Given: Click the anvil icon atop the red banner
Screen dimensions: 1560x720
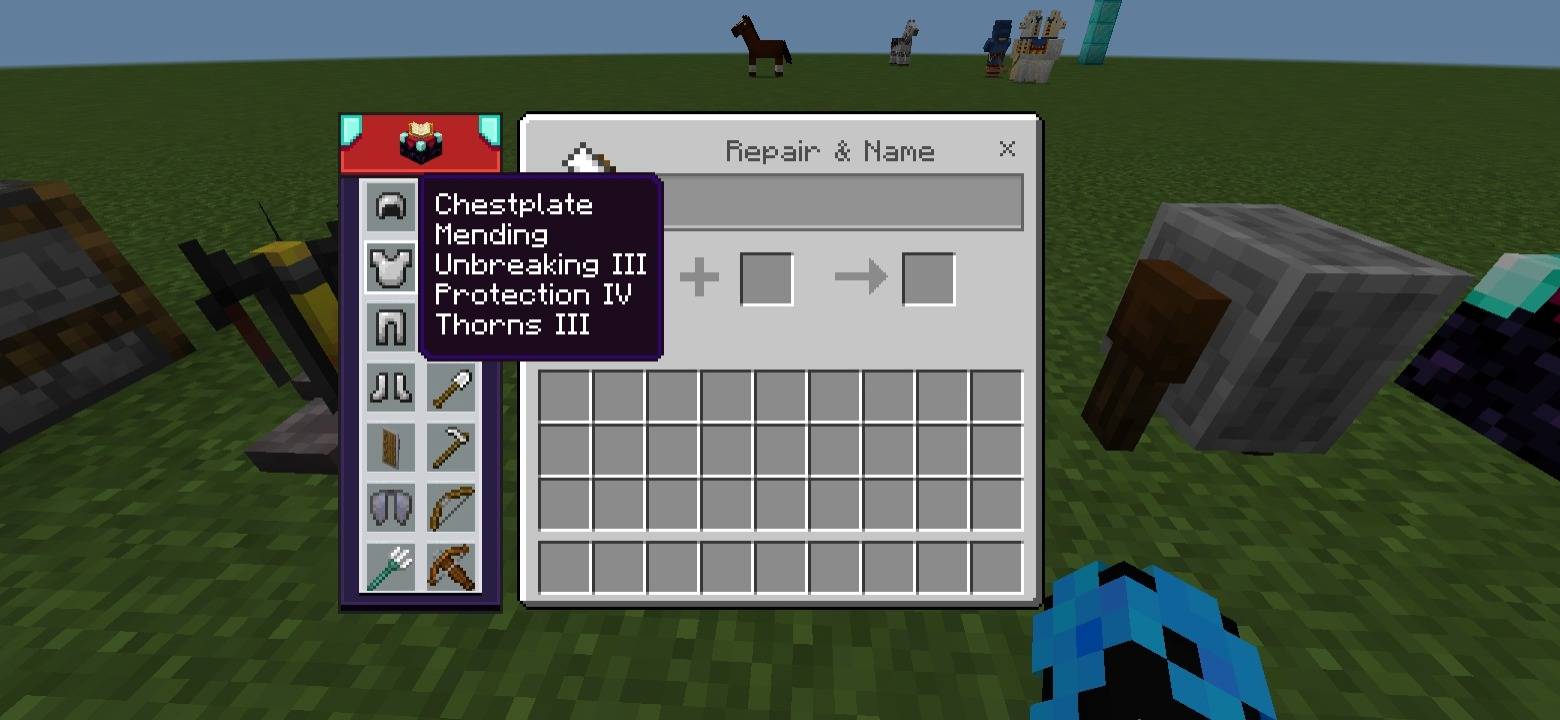Looking at the screenshot, I should [419, 141].
